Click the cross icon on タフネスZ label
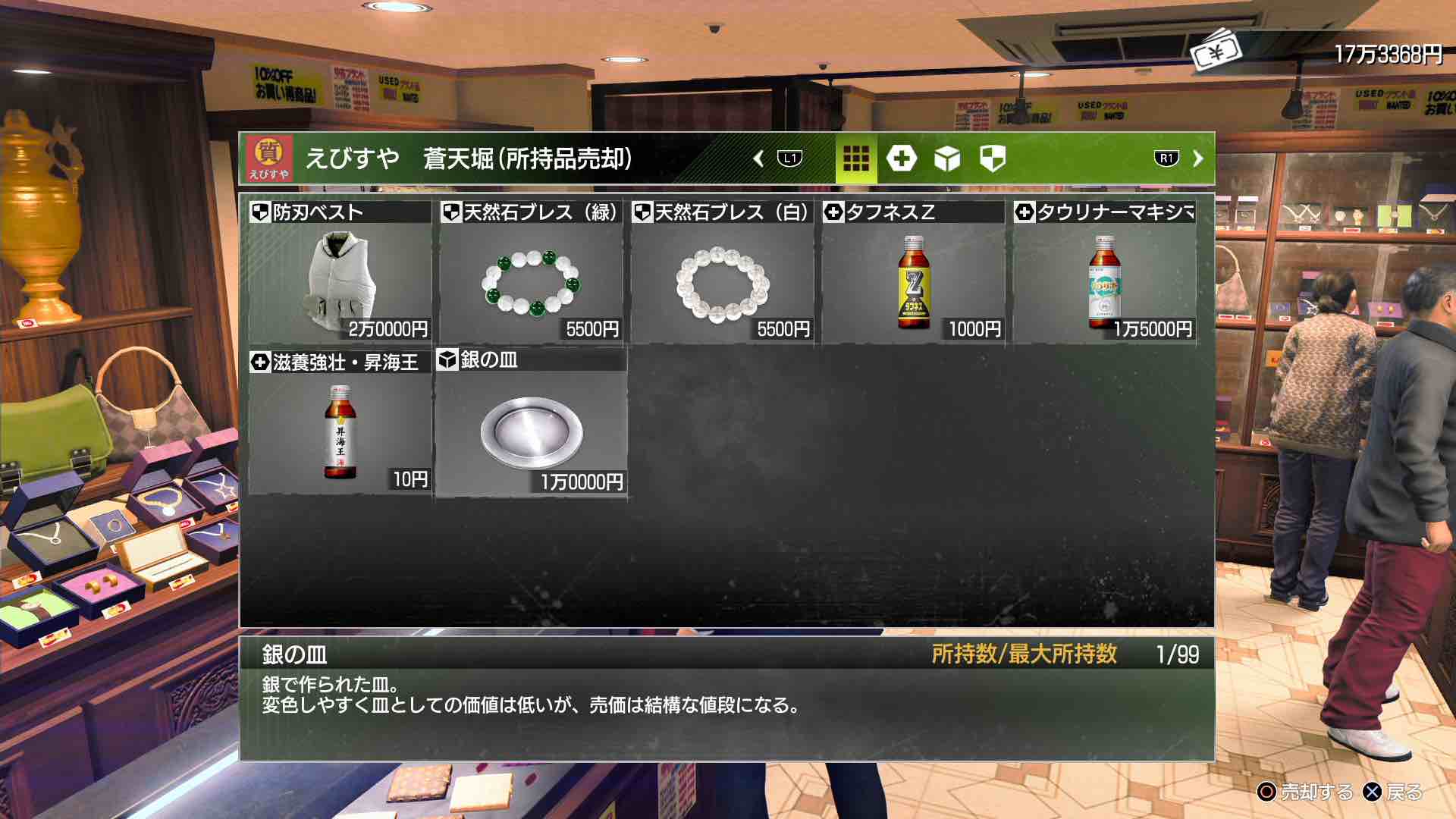Viewport: 1456px width, 819px height. tap(833, 215)
